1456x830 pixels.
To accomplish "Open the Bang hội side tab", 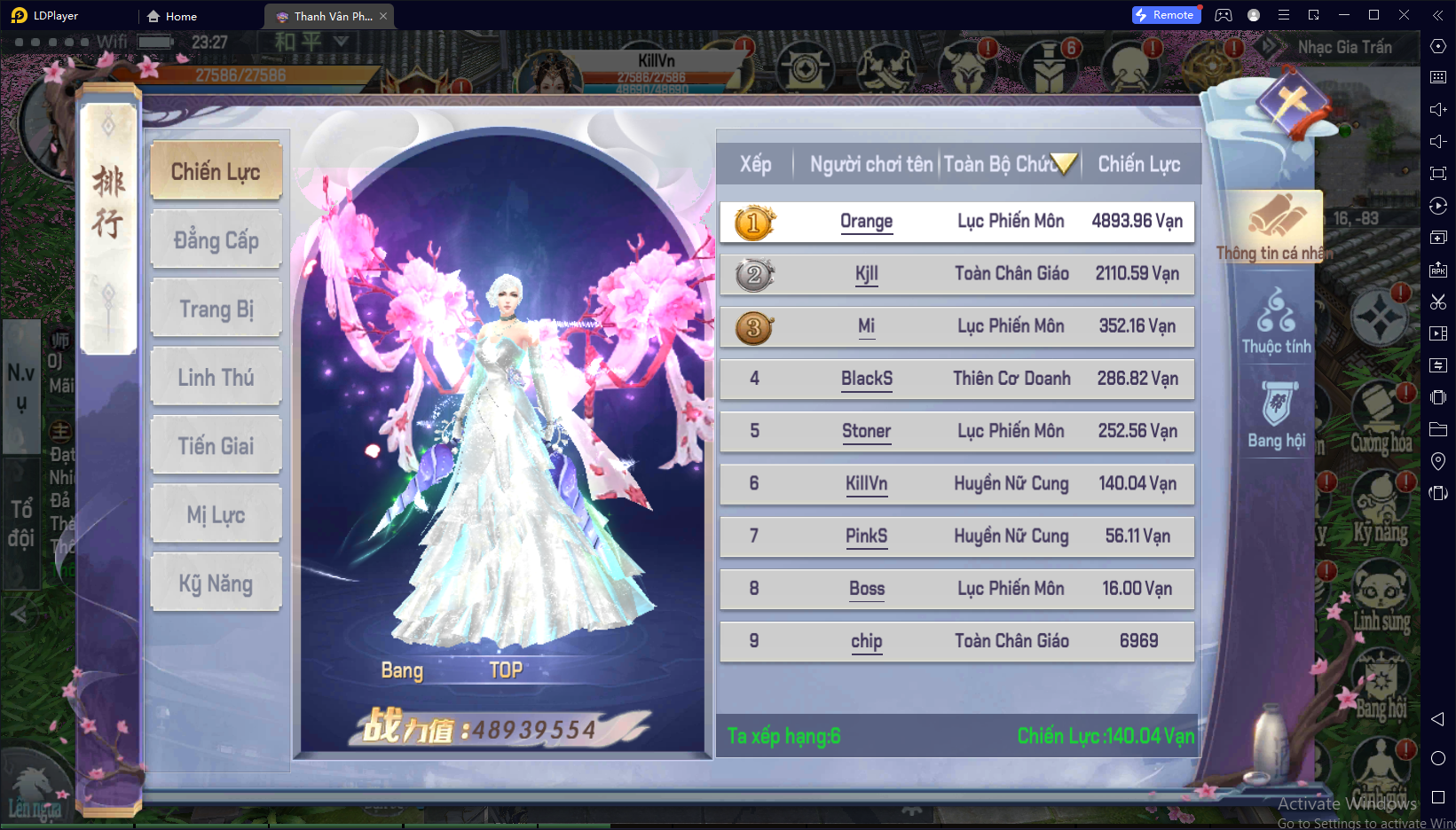I will pos(1276,415).
